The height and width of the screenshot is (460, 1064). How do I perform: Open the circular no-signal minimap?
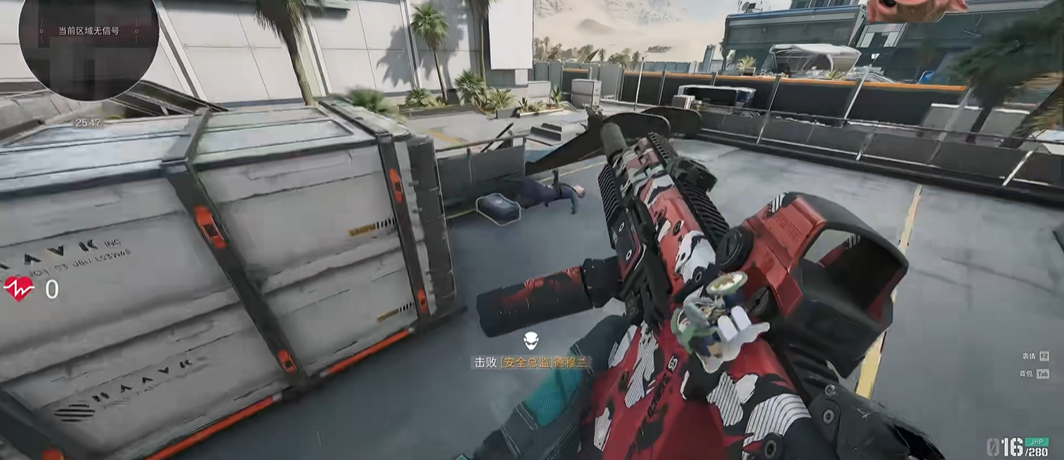coord(87,40)
